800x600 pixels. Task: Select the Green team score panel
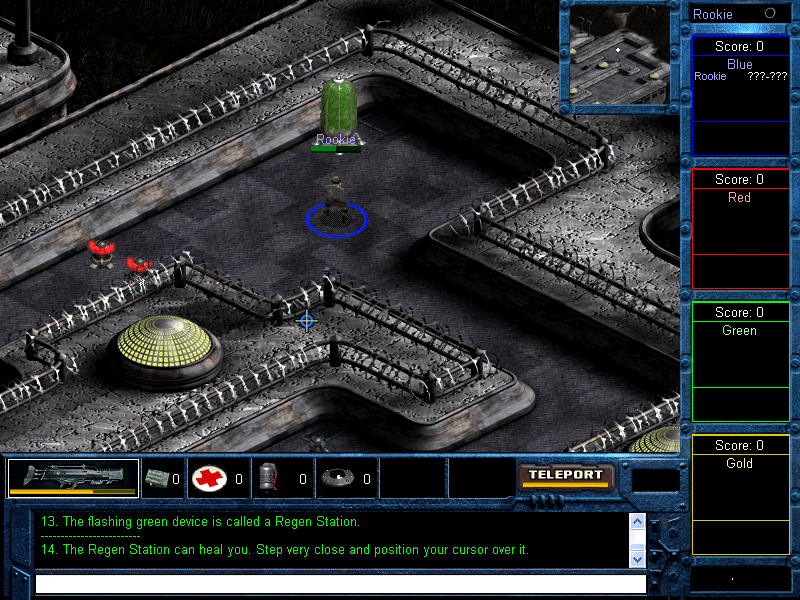pos(740,361)
